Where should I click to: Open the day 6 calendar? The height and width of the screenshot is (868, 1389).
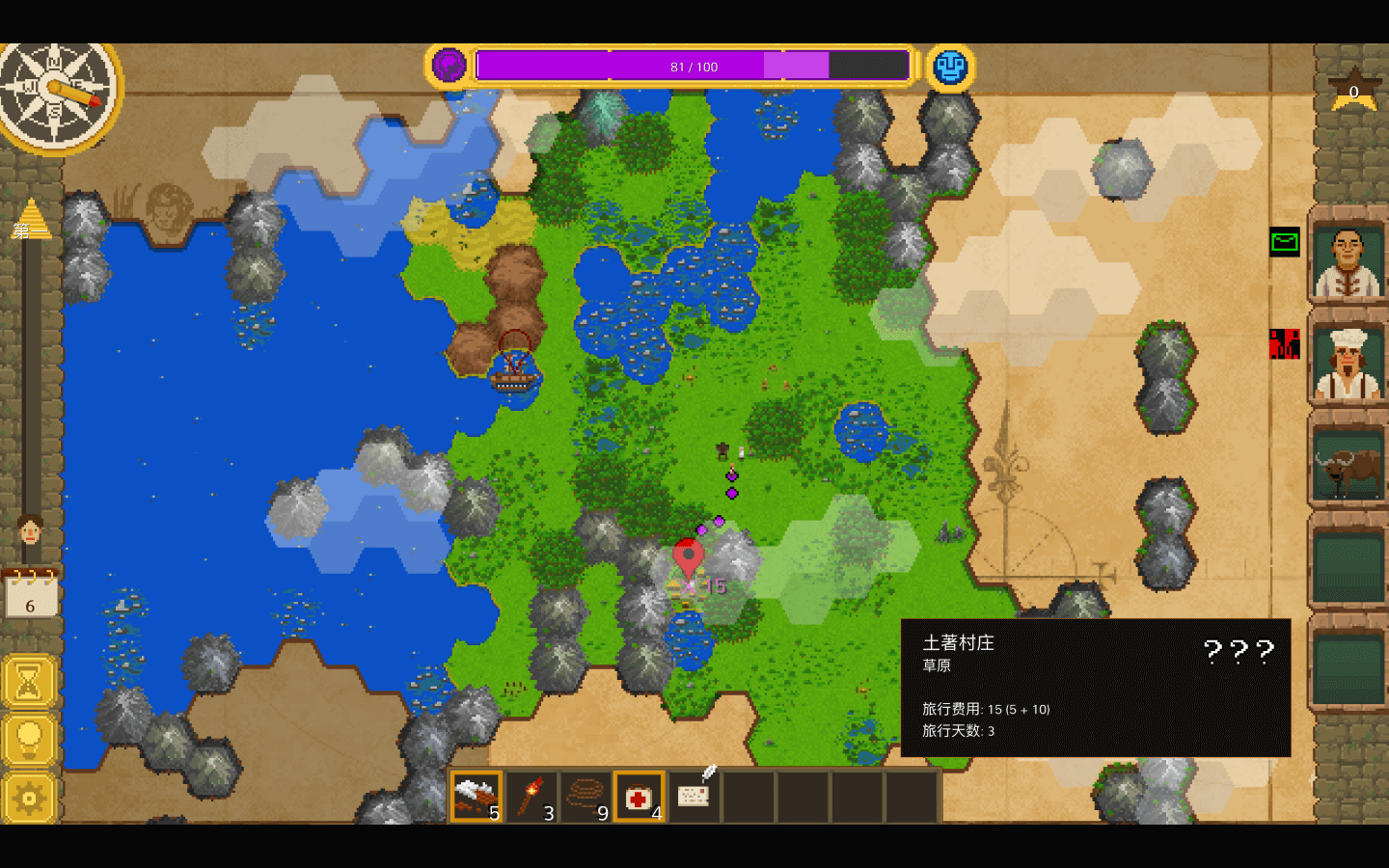pyautogui.click(x=30, y=595)
